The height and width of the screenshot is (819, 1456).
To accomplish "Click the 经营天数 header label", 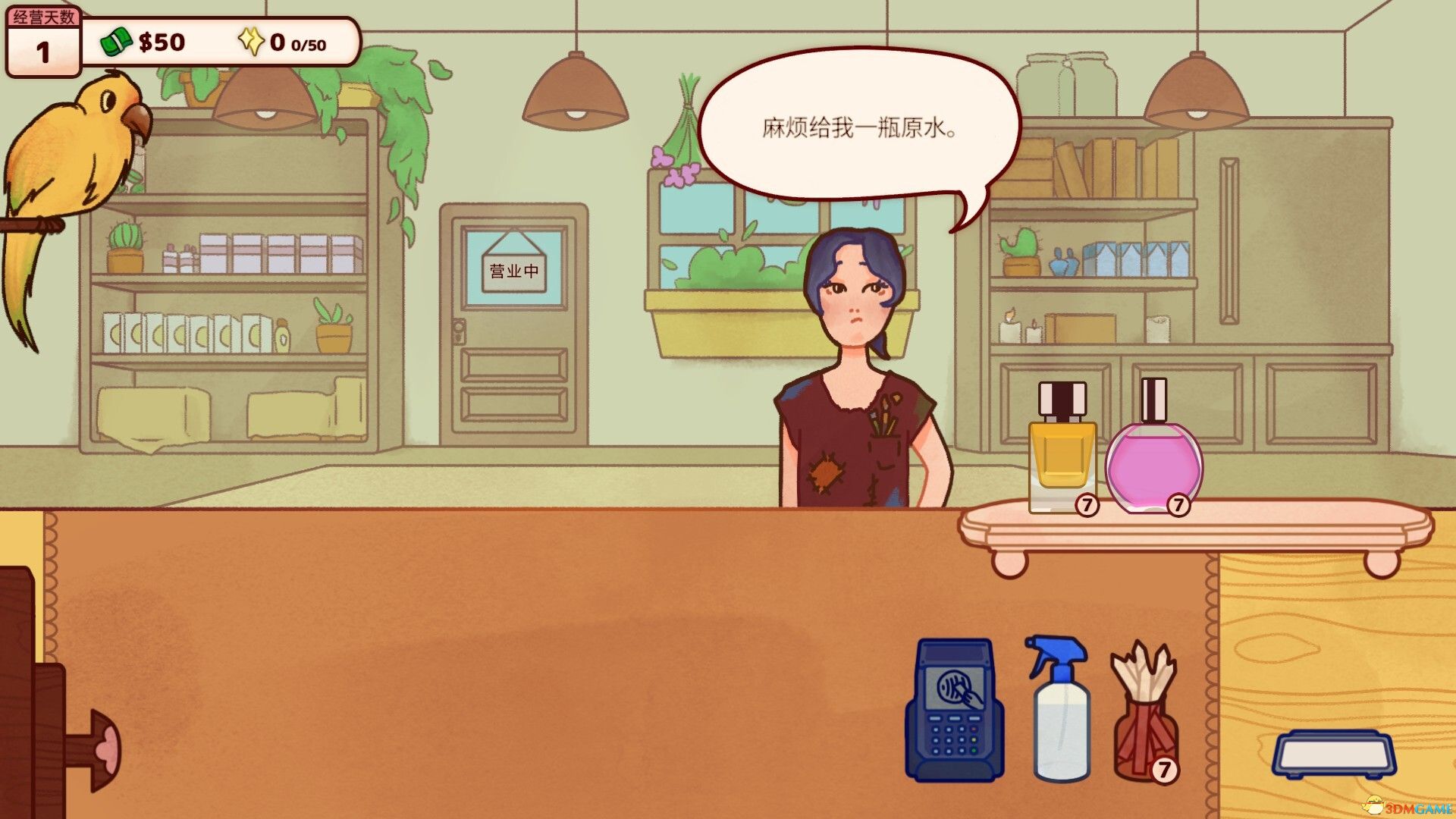I will 42,15.
